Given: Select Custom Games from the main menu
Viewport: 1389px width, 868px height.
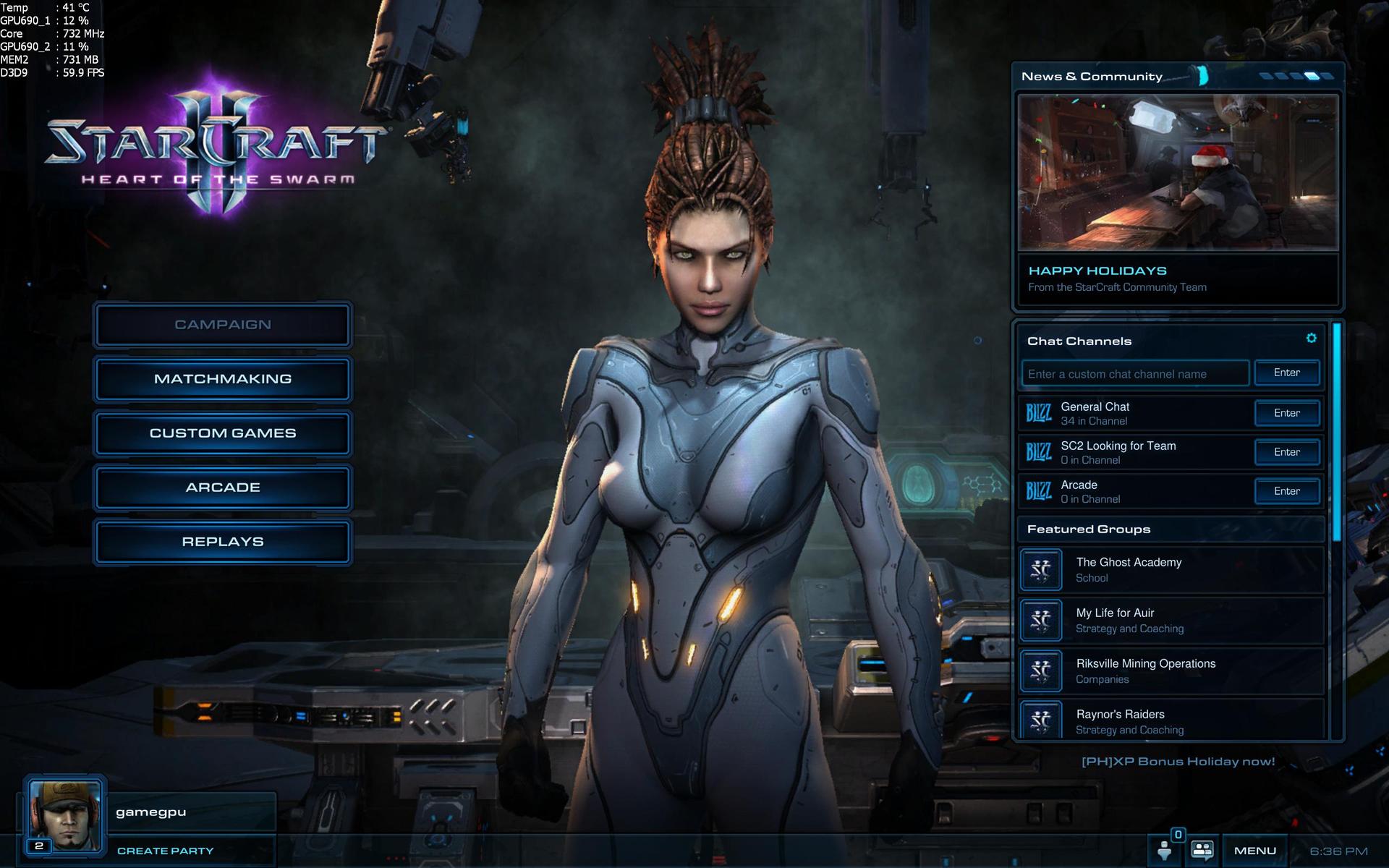Looking at the screenshot, I should click(223, 433).
